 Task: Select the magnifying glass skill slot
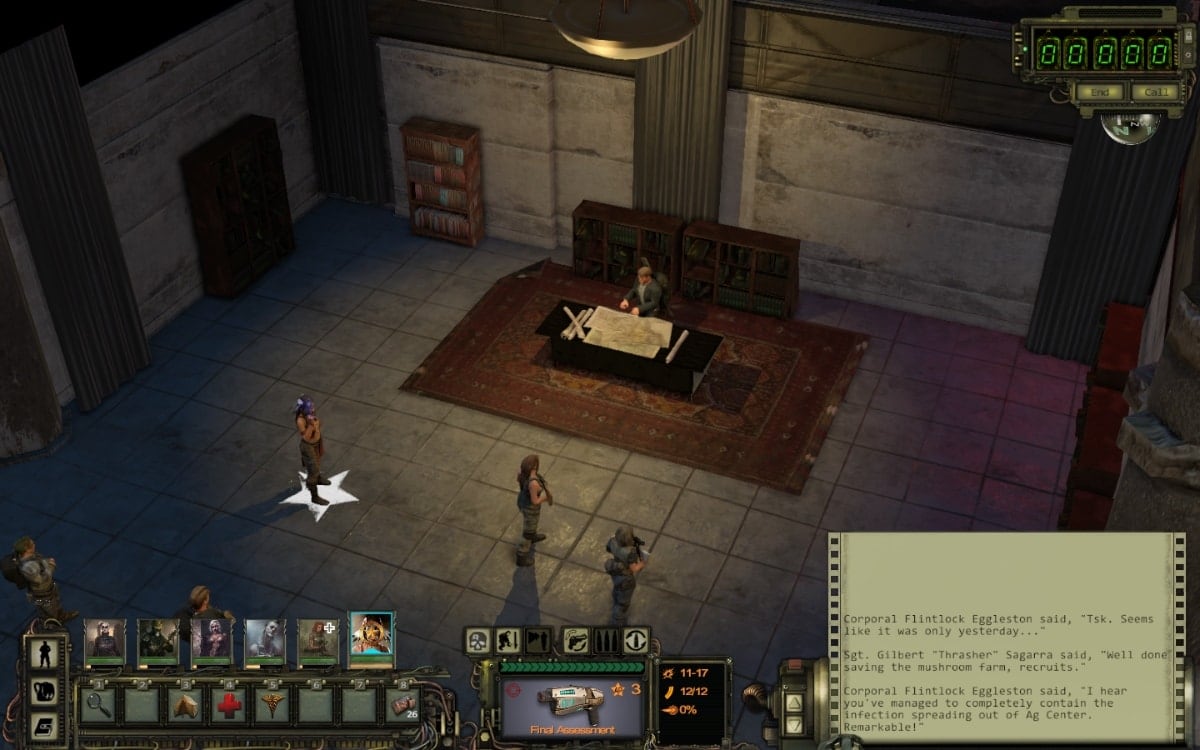point(98,706)
